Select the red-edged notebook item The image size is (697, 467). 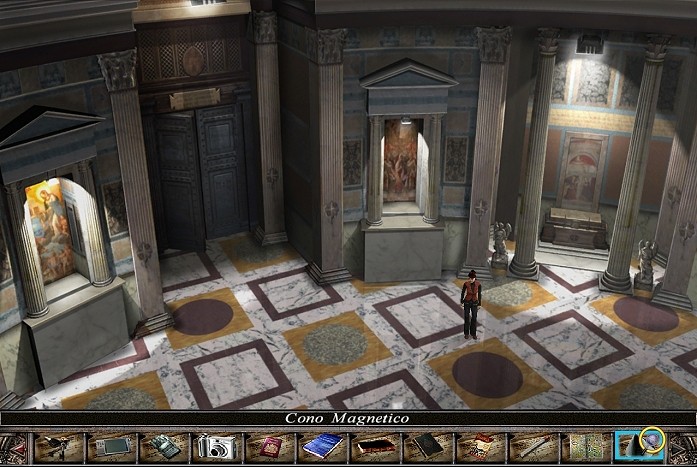pos(376,446)
